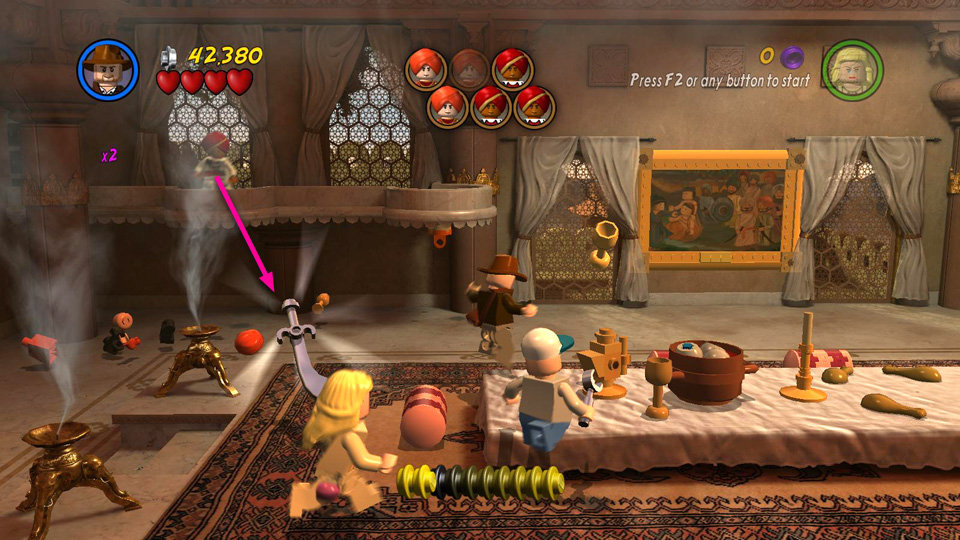The height and width of the screenshot is (540, 960).
Task: Click the blonde Willie player two portrait
Action: [x=851, y=70]
